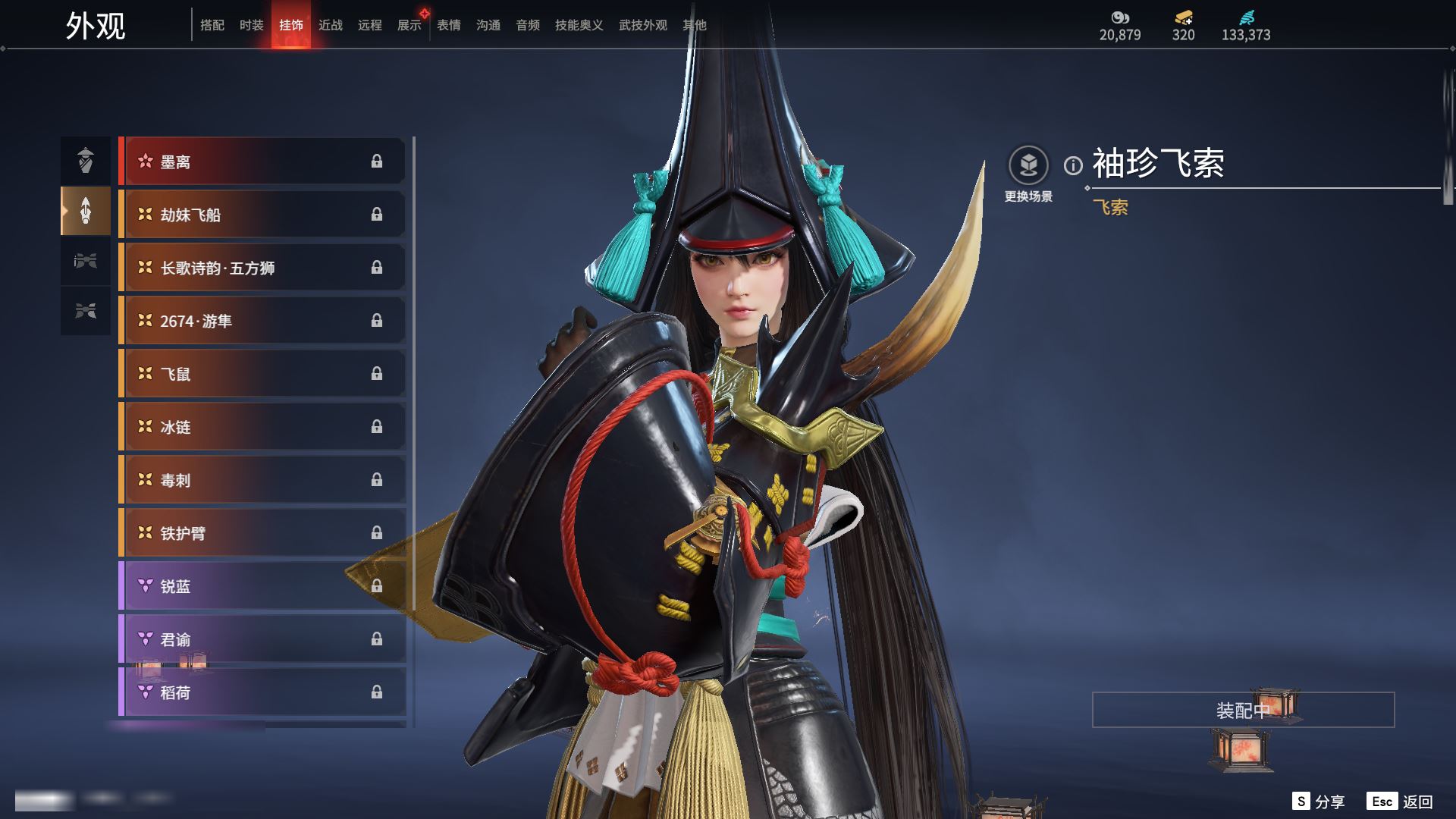Screen dimensions: 1456x819
Task: Select the straw hat category icon
Action: tap(86, 161)
